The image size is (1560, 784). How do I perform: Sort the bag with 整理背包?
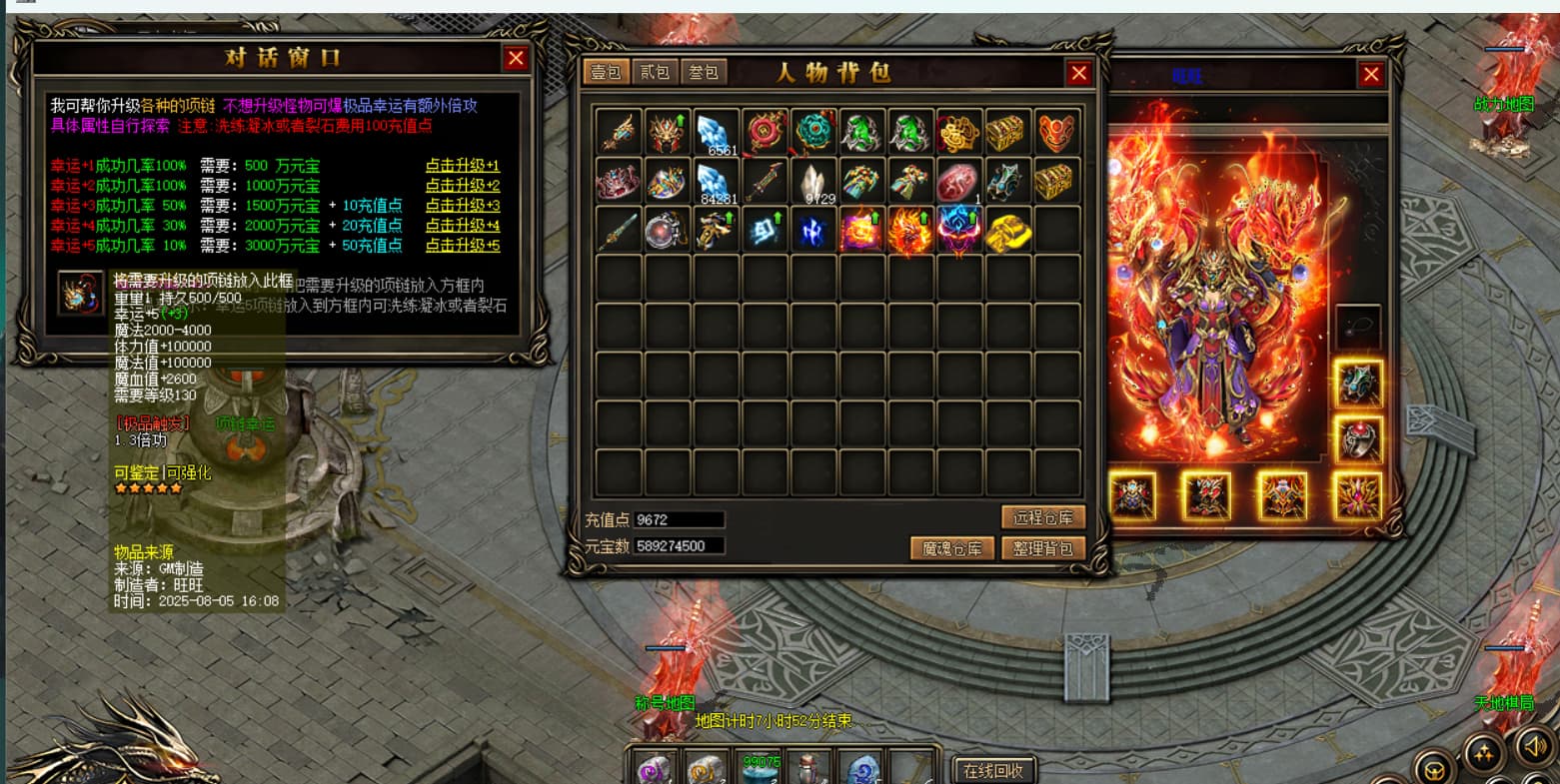[1042, 548]
